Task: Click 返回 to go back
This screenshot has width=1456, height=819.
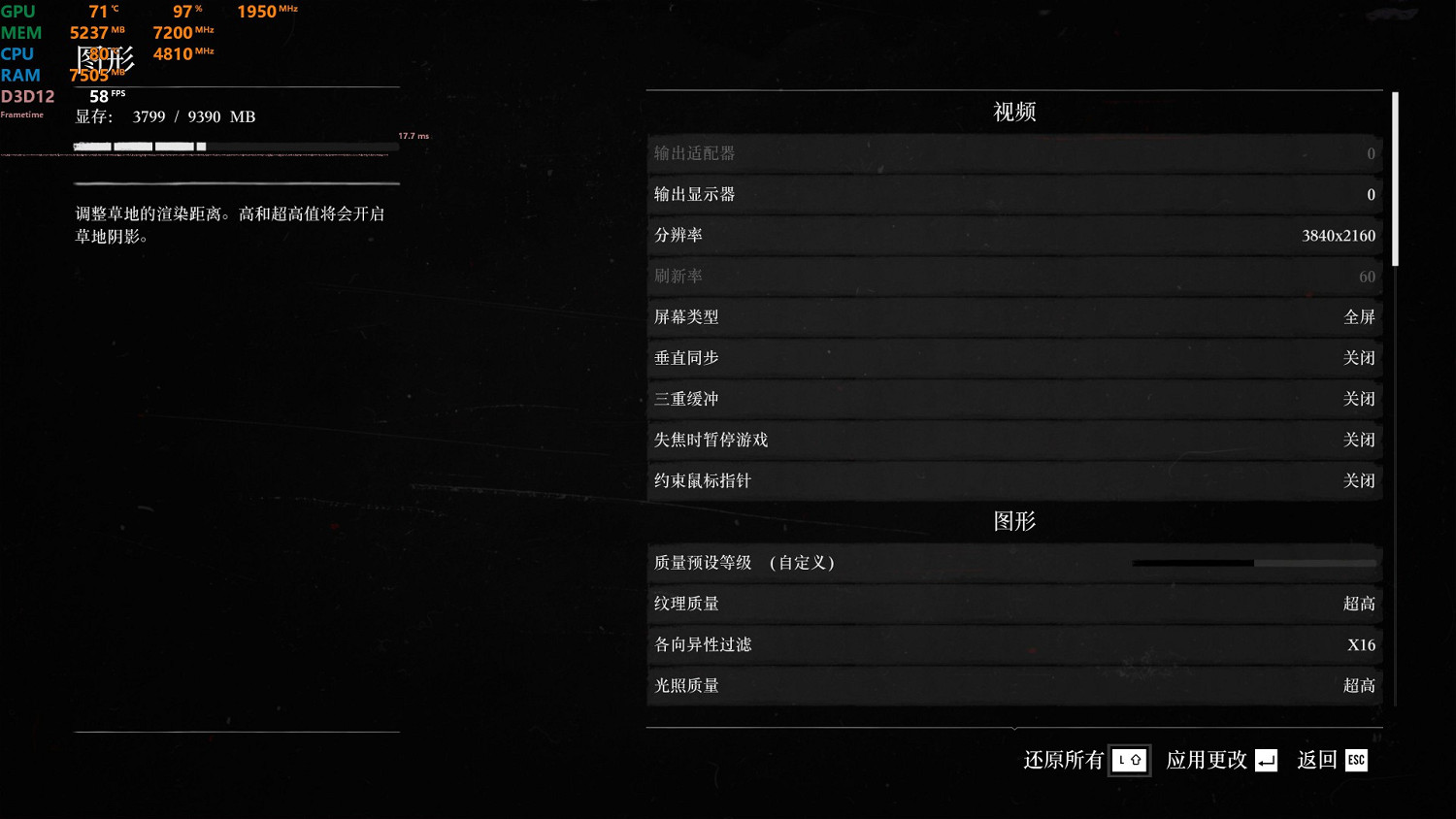Action: pos(1316,760)
